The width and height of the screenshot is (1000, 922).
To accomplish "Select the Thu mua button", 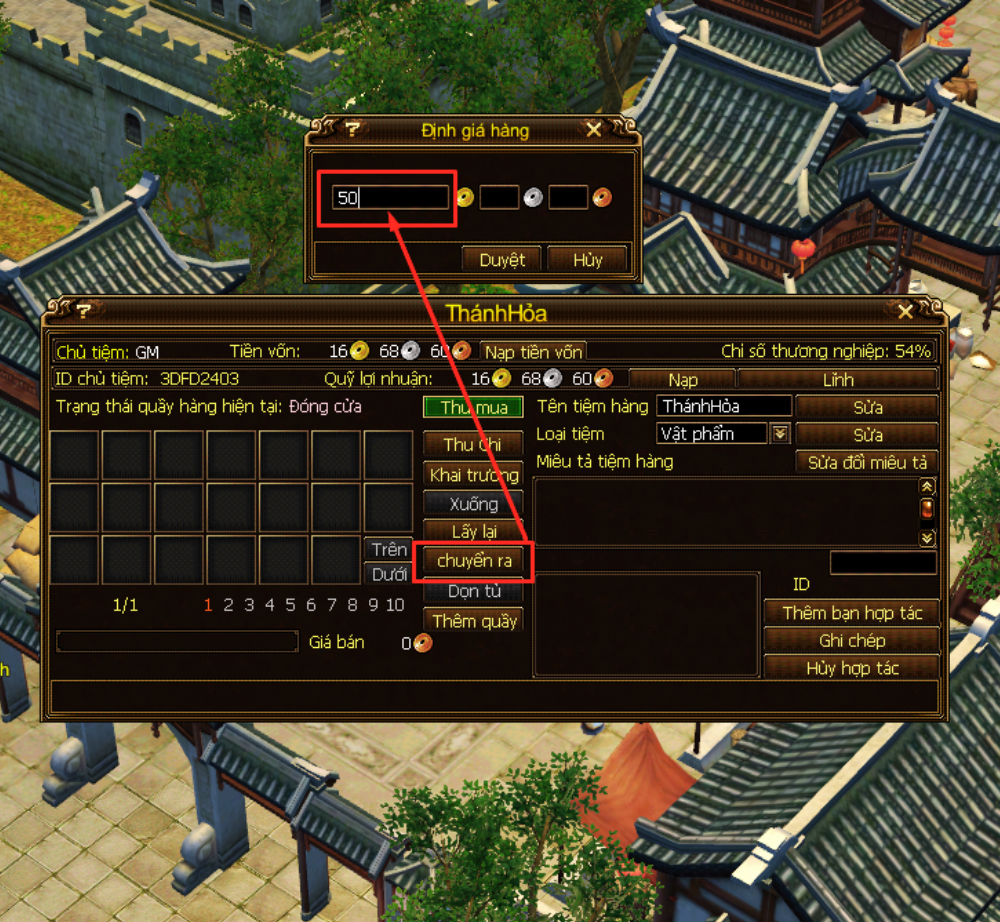I will 473,408.
